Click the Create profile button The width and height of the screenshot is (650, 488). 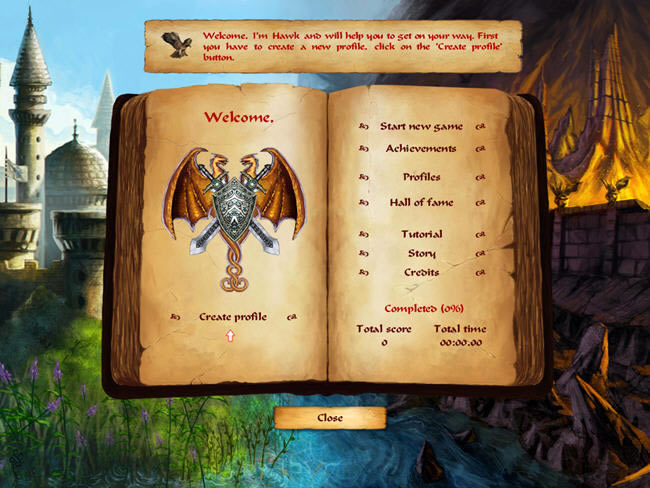pos(232,317)
